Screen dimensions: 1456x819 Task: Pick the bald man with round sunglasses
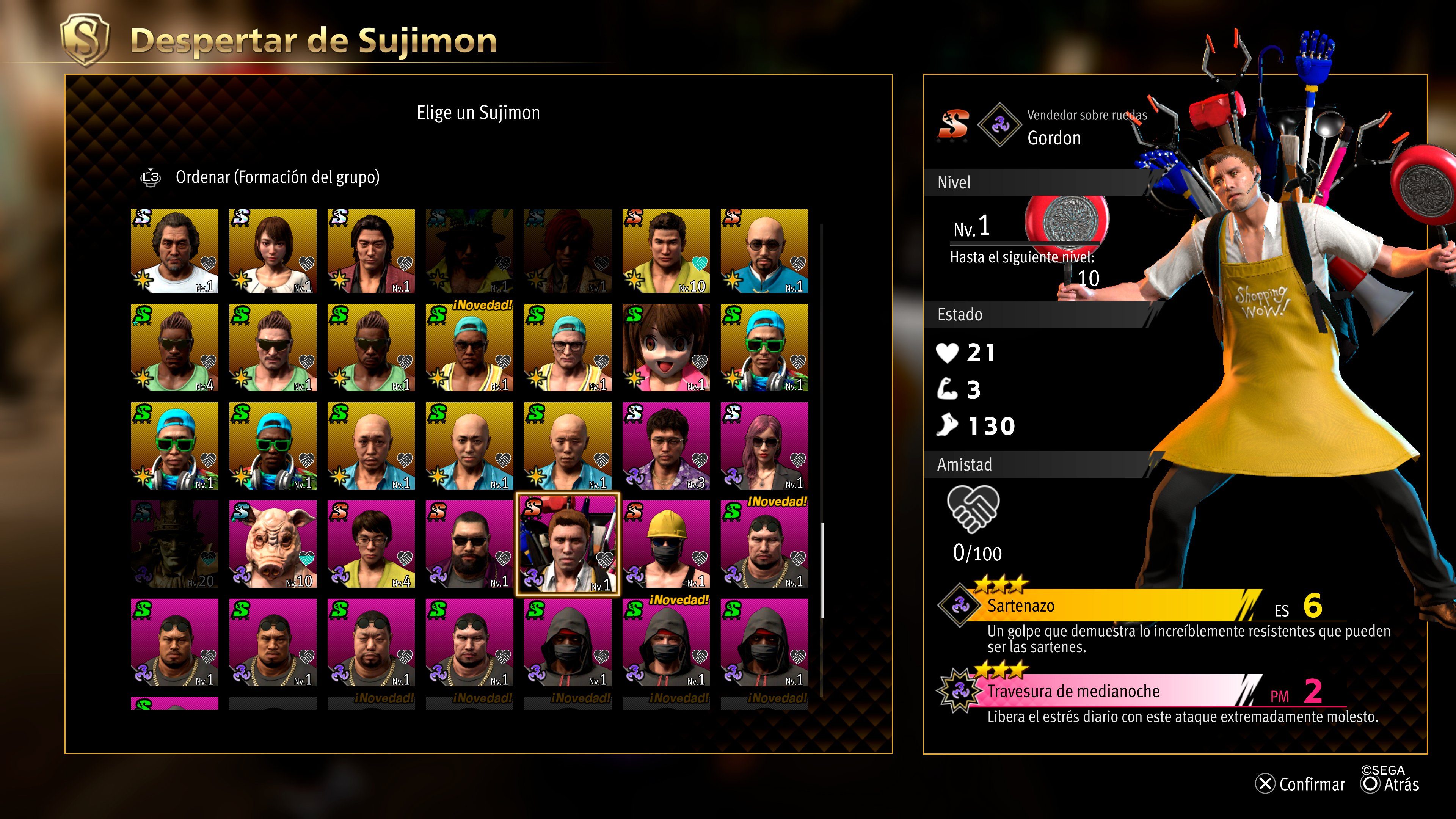point(764,251)
